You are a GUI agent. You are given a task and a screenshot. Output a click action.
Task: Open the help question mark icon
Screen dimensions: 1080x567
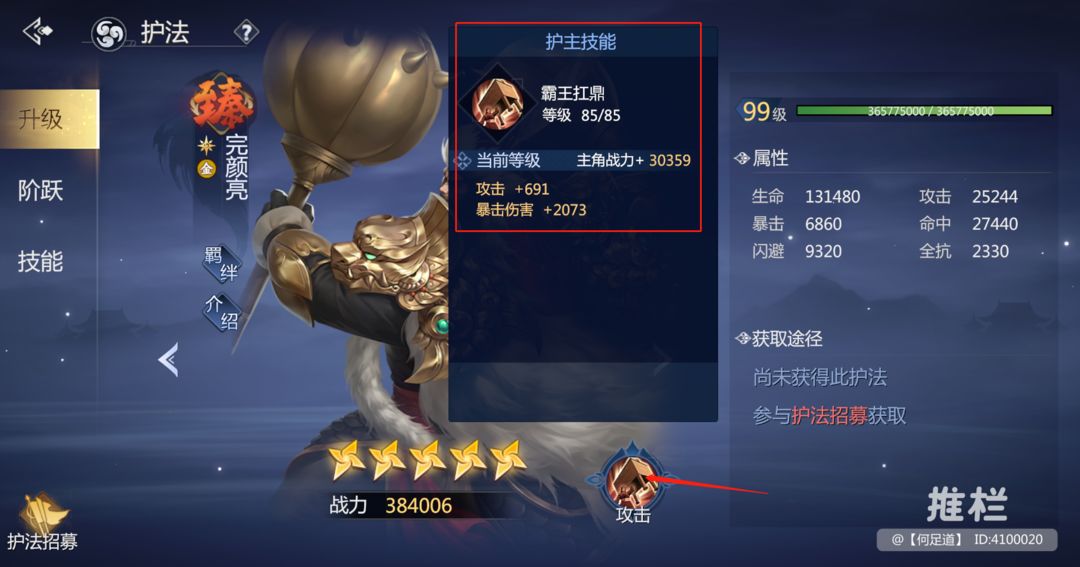tap(245, 32)
